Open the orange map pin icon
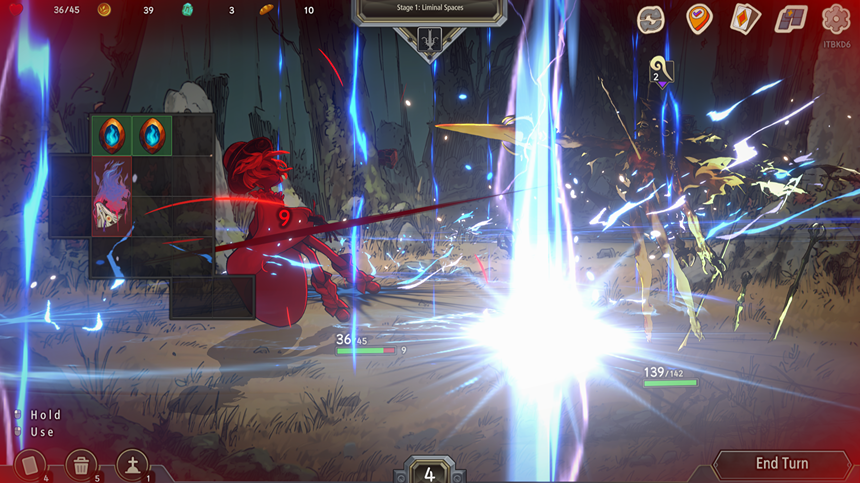 point(699,19)
